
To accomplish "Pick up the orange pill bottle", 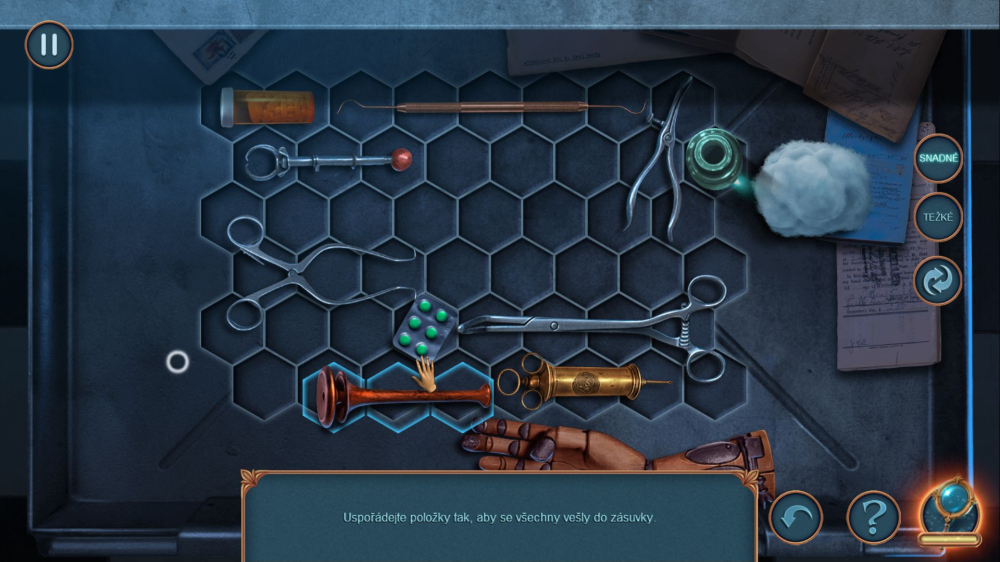I will click(x=268, y=107).
